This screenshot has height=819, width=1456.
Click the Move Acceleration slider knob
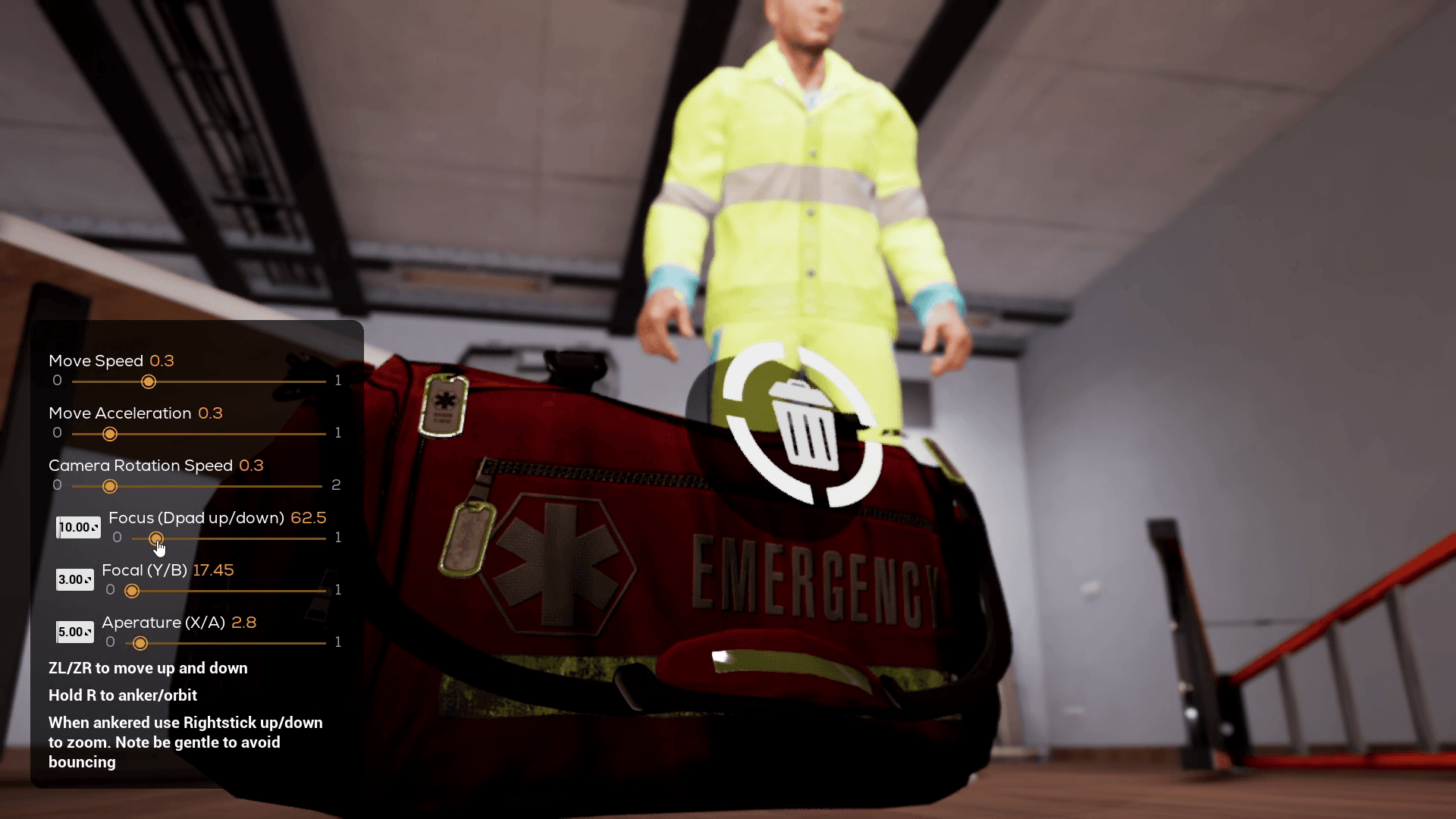(110, 434)
